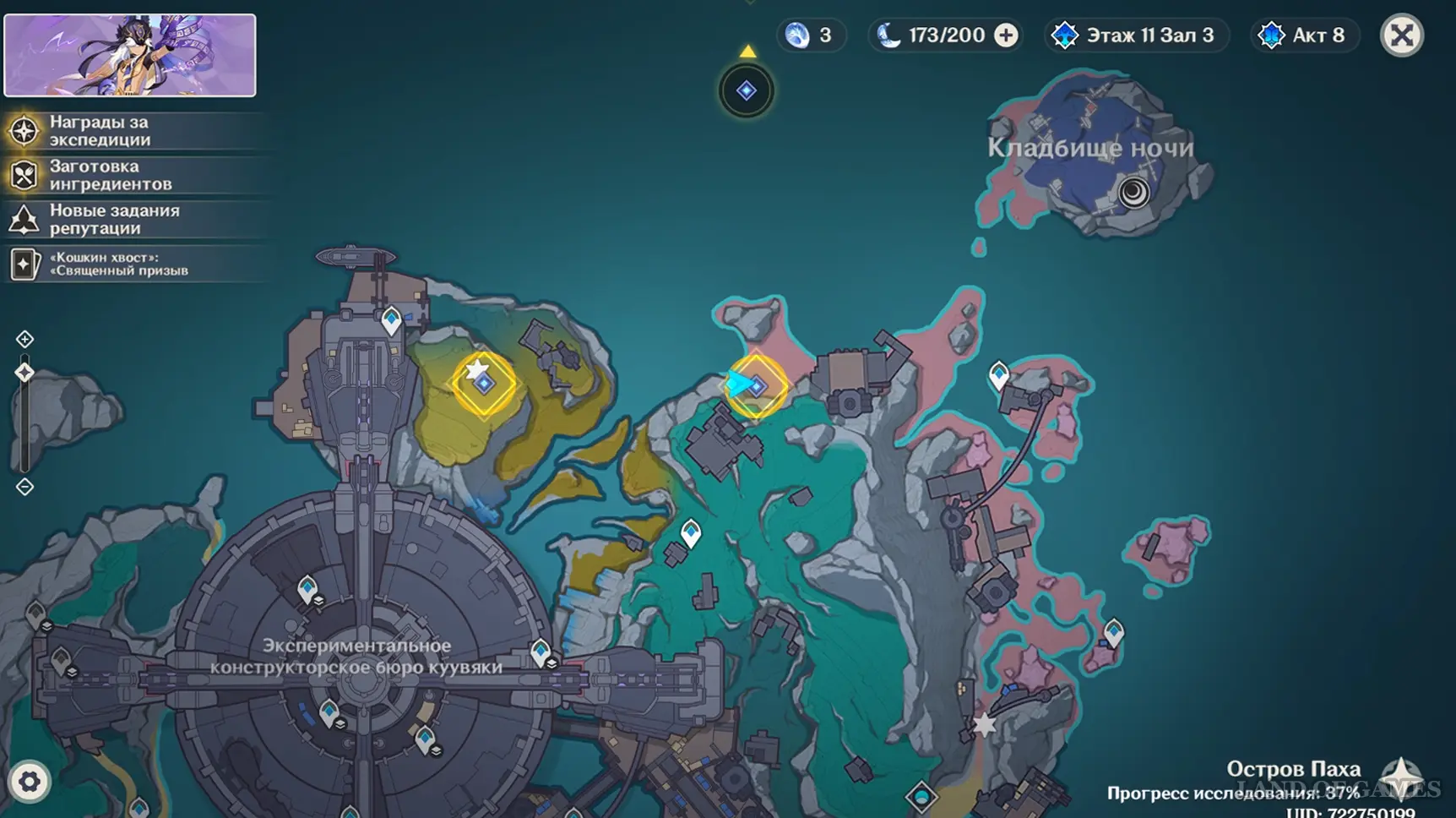Select the Кладбище ночи spiral domain marker

point(1133,193)
